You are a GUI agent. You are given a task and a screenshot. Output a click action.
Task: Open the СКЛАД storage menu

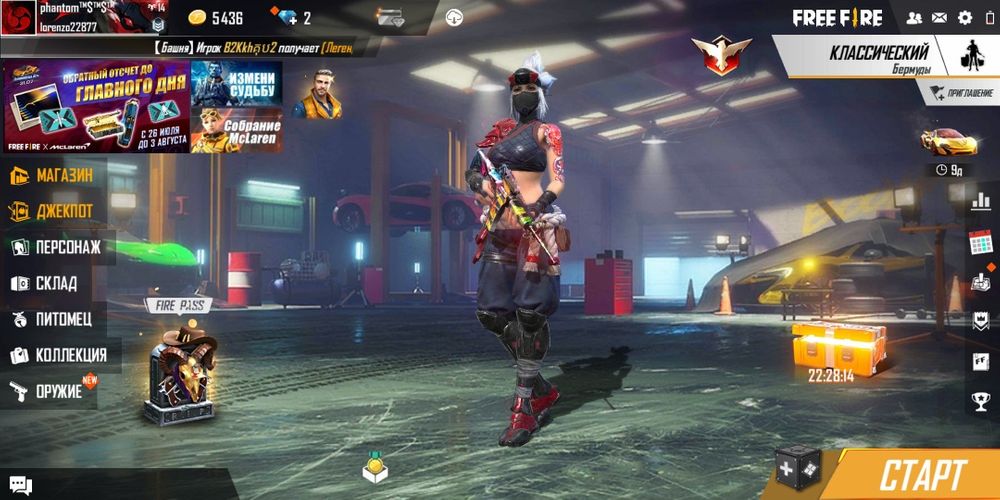click(x=45, y=283)
